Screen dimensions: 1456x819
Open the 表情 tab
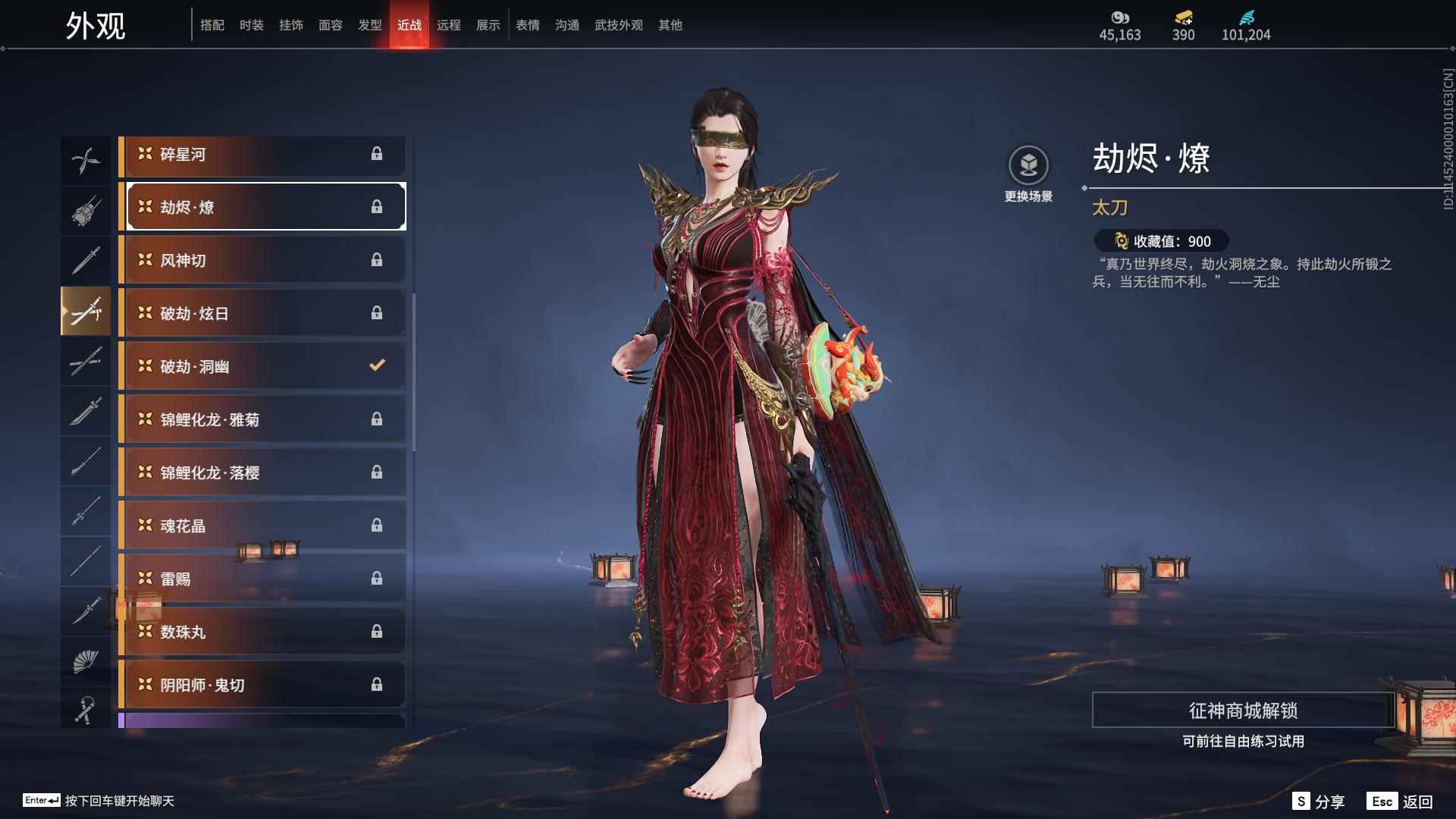click(x=527, y=25)
